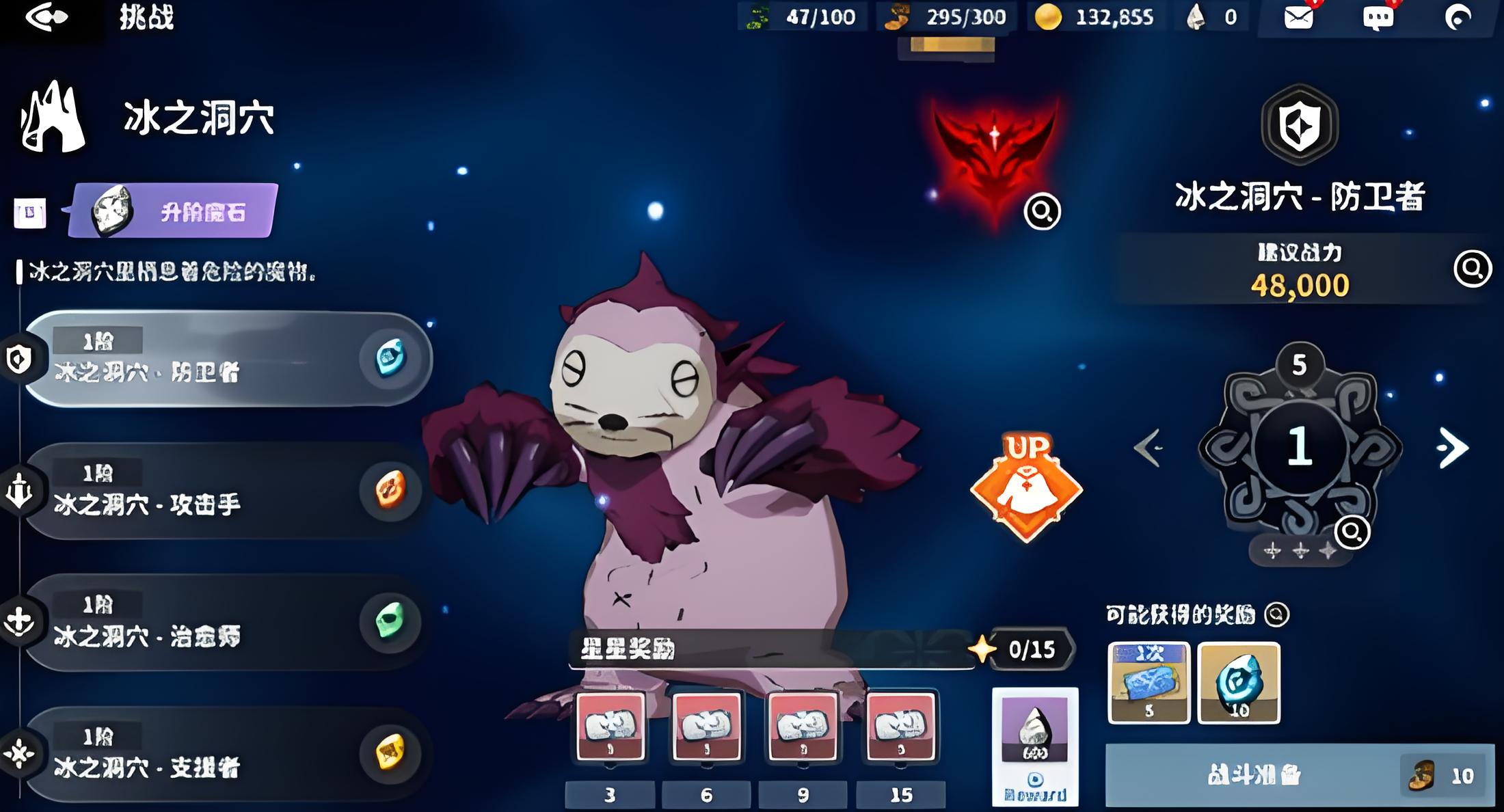Open the purple crystal Reward card

[1035, 745]
